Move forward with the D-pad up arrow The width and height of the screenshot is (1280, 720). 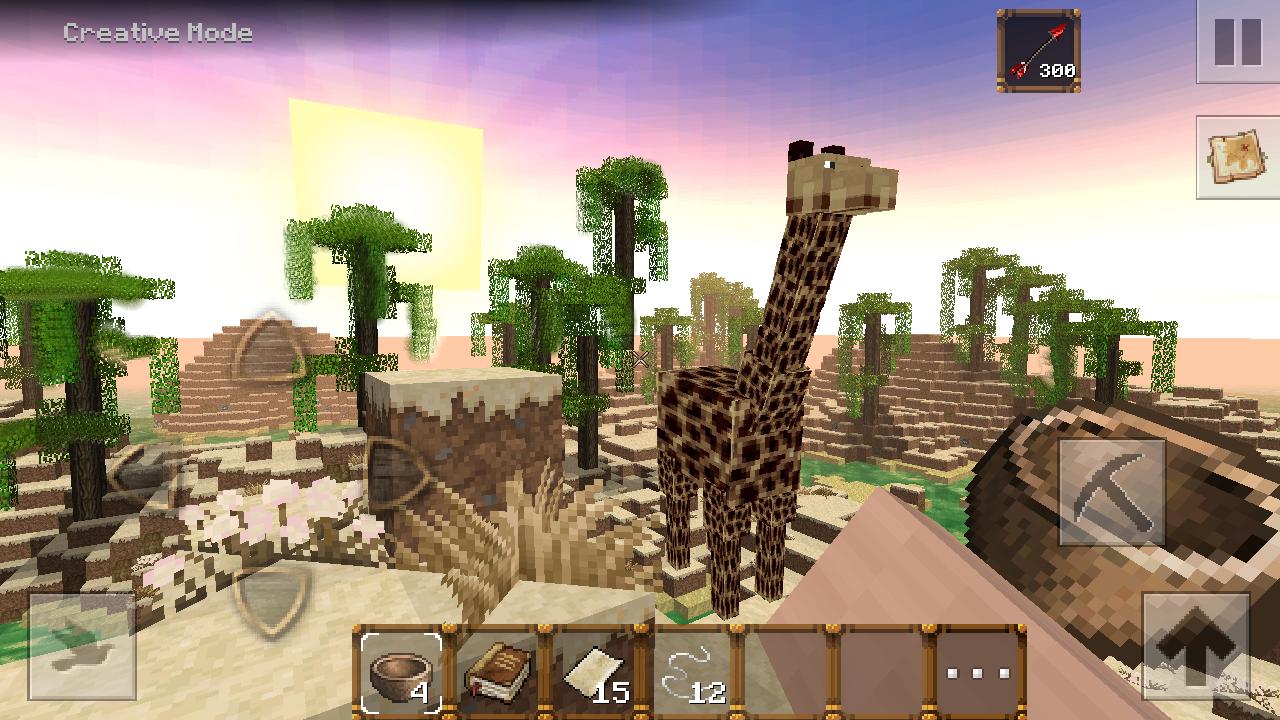(270, 349)
